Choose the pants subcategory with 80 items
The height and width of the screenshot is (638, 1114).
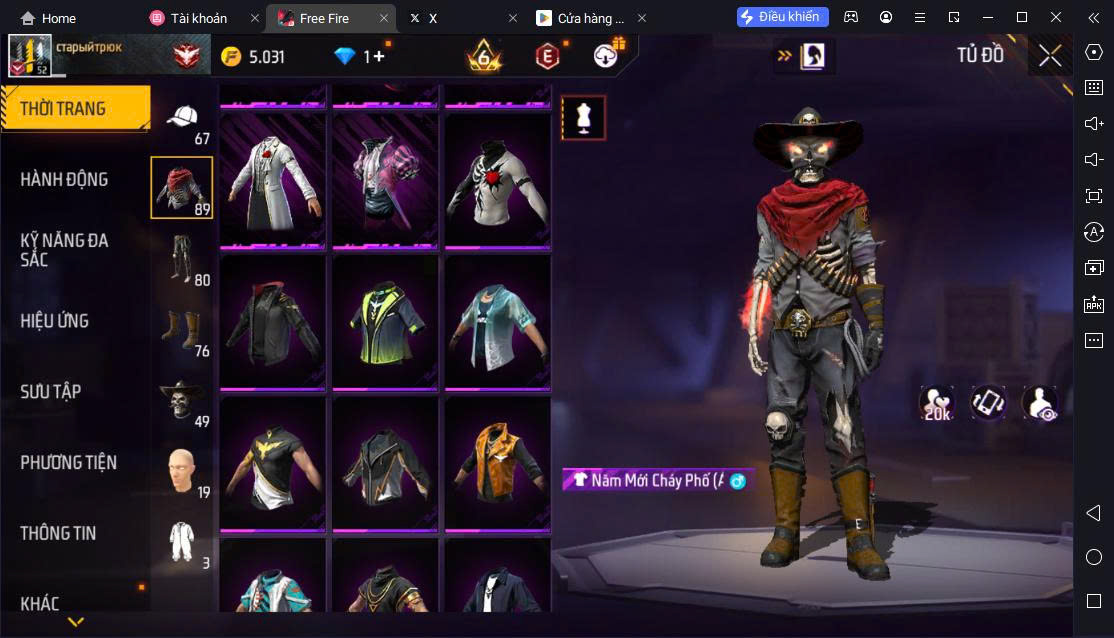[x=182, y=259]
